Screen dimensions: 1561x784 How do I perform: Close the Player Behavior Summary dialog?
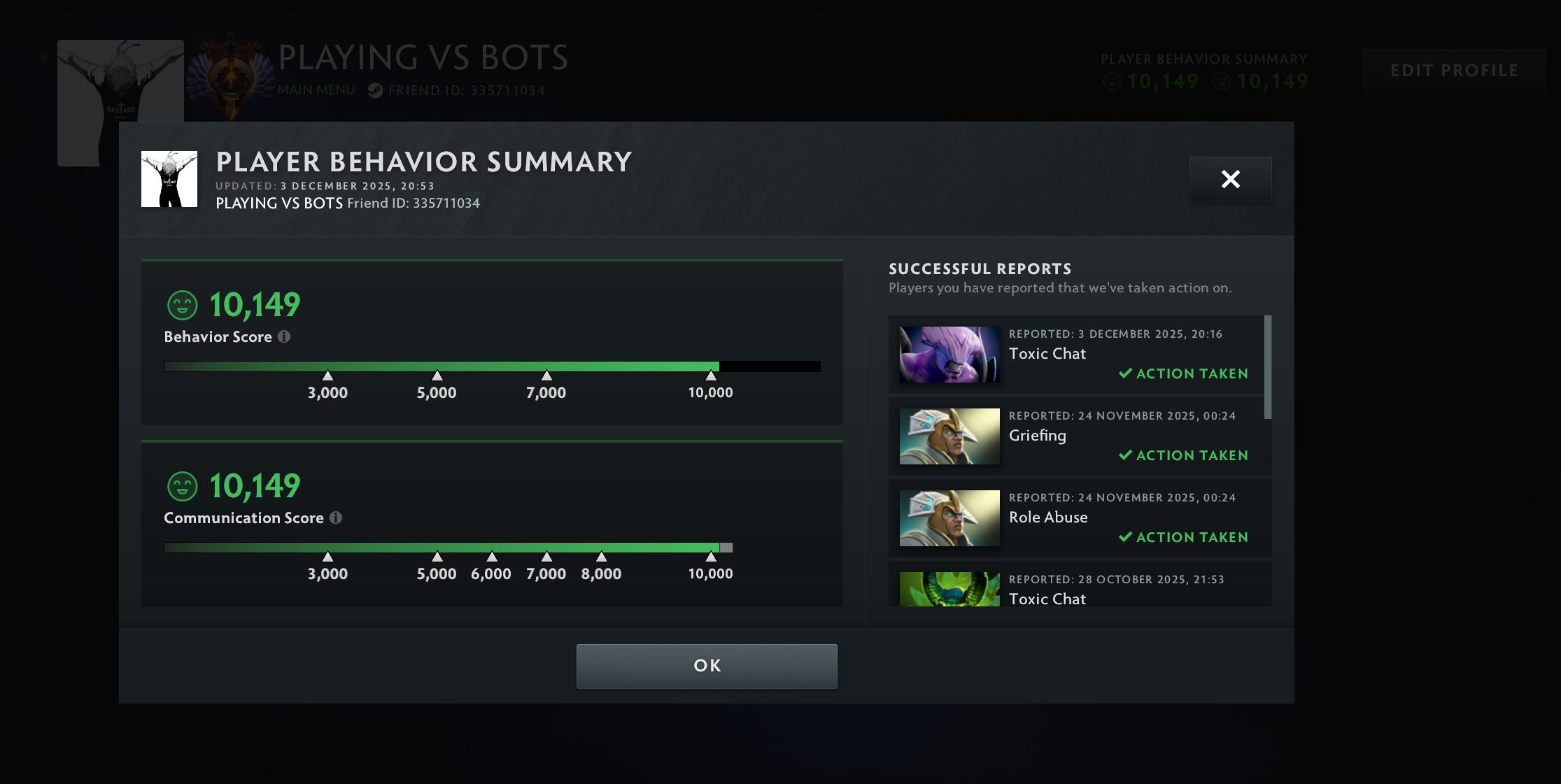coord(1230,179)
